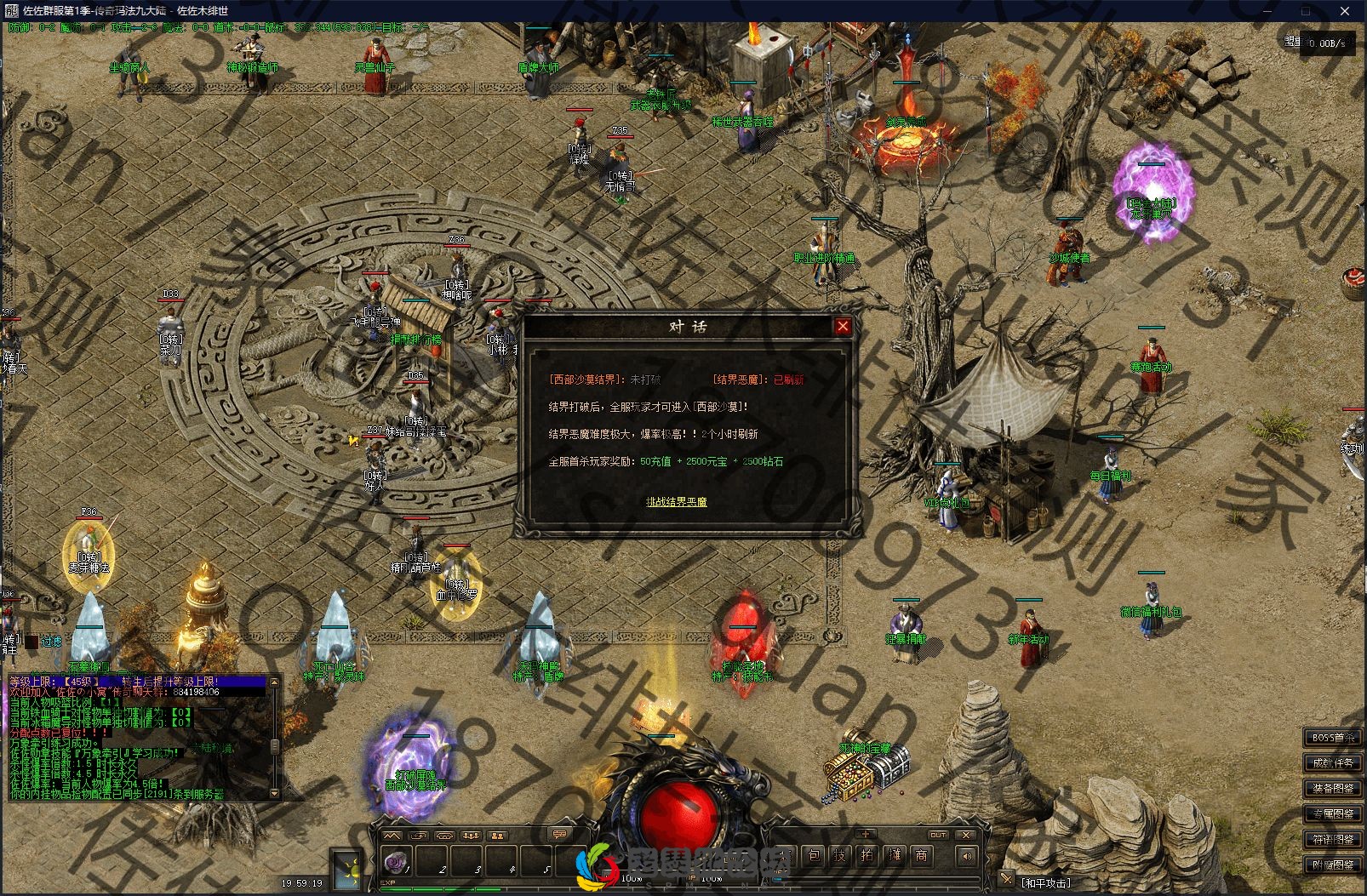Open the BOSS首杀 panel
The height and width of the screenshot is (896, 1367).
coord(1333,738)
